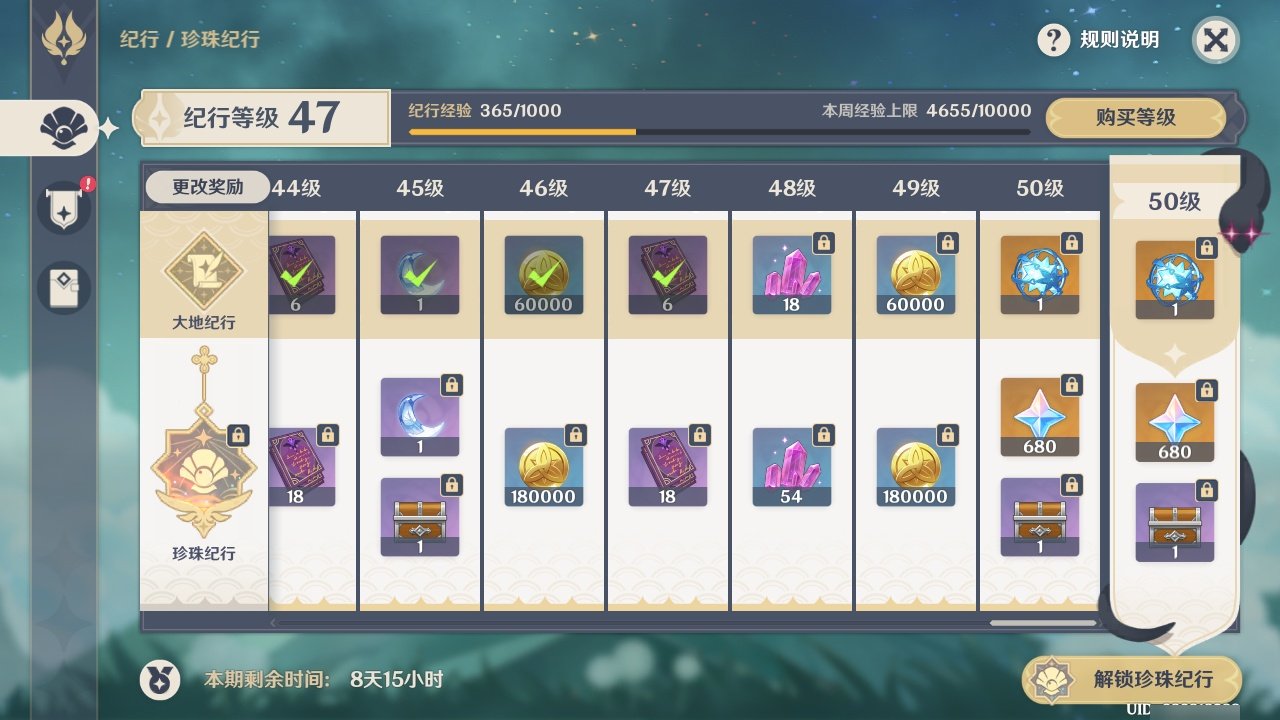Claim the level 46 free 60000 Mora reward
Screen dimensions: 1280x720
(x=544, y=275)
